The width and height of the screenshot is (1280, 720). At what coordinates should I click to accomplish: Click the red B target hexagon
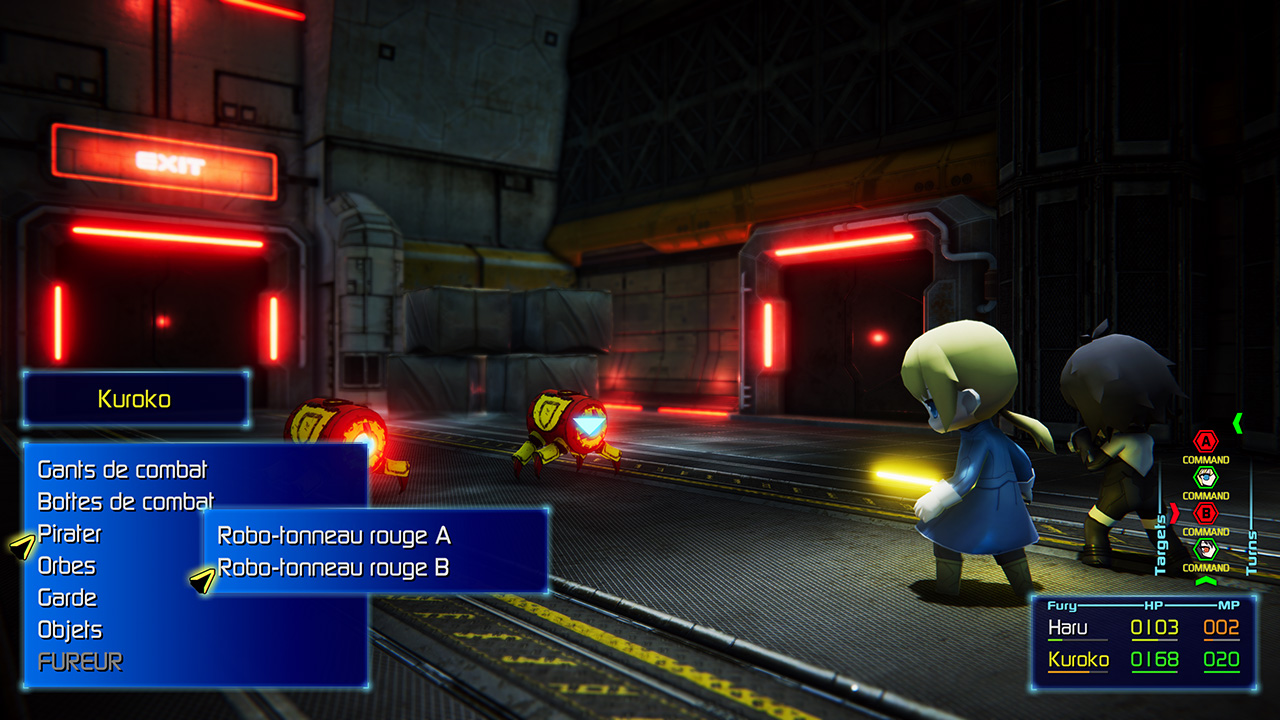tap(1206, 513)
